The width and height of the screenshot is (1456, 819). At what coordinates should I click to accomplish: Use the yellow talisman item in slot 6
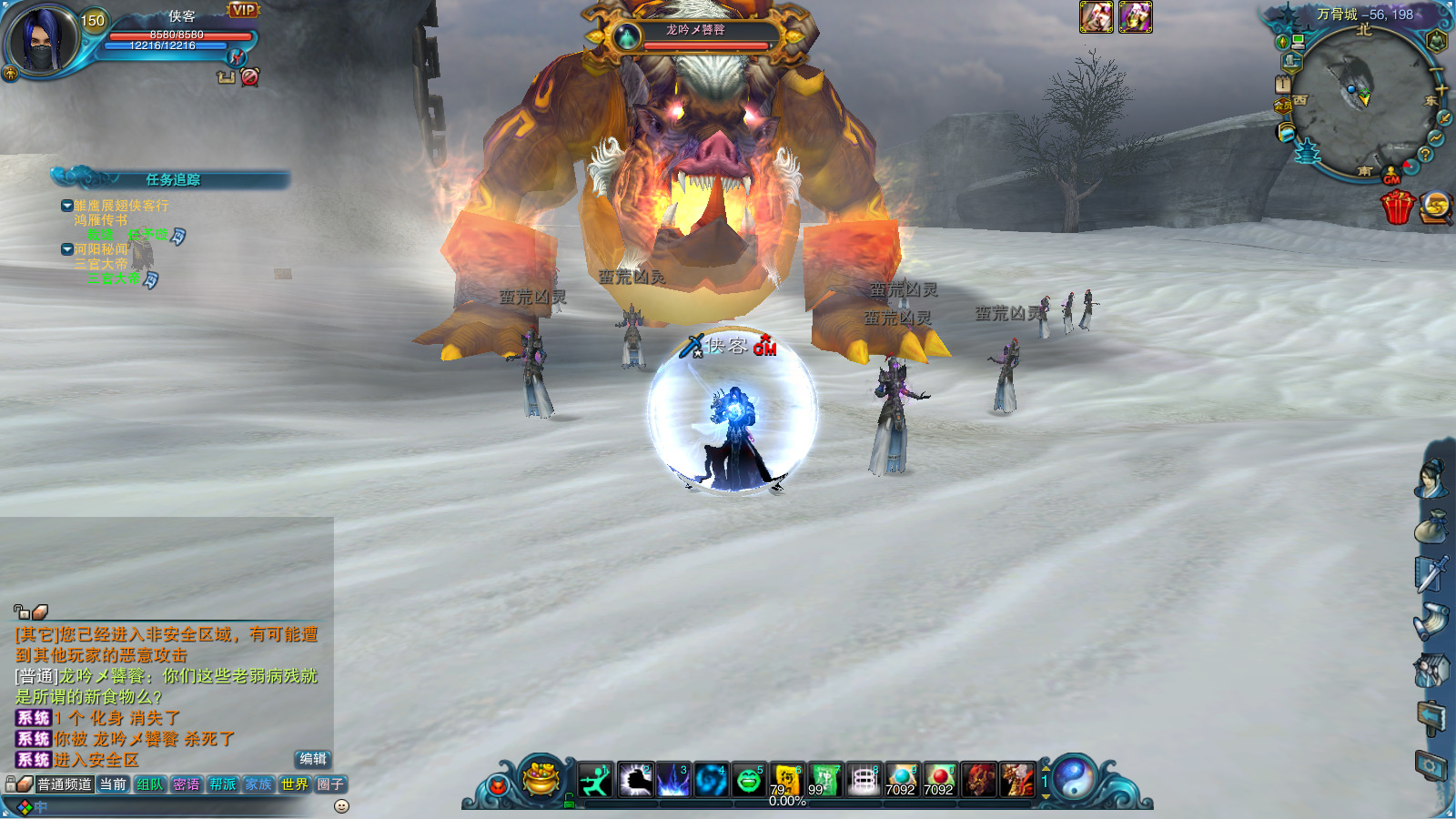[x=786, y=780]
